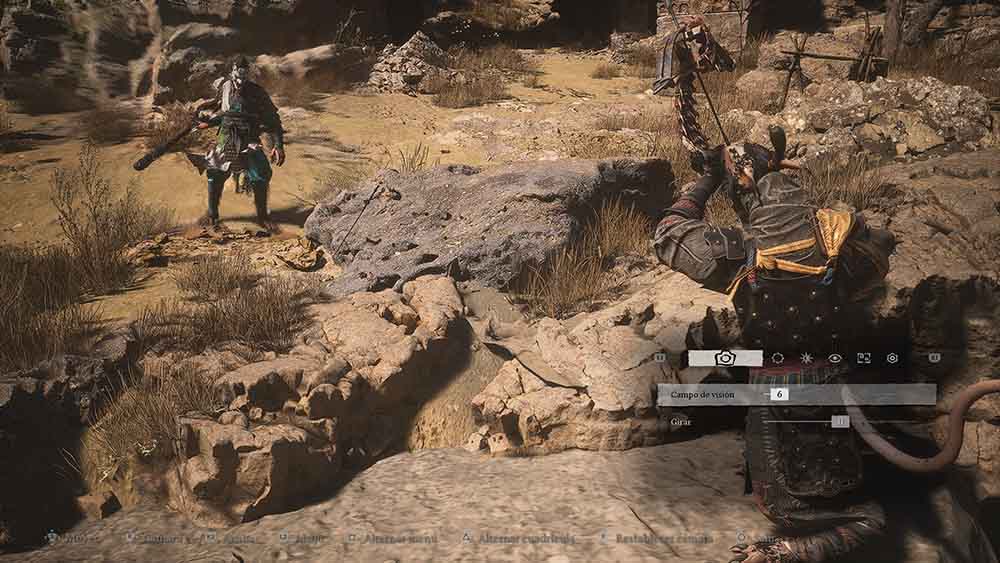Switch to the lens ring icon tab
Image resolution: width=1000 pixels, height=563 pixels.
[x=778, y=357]
